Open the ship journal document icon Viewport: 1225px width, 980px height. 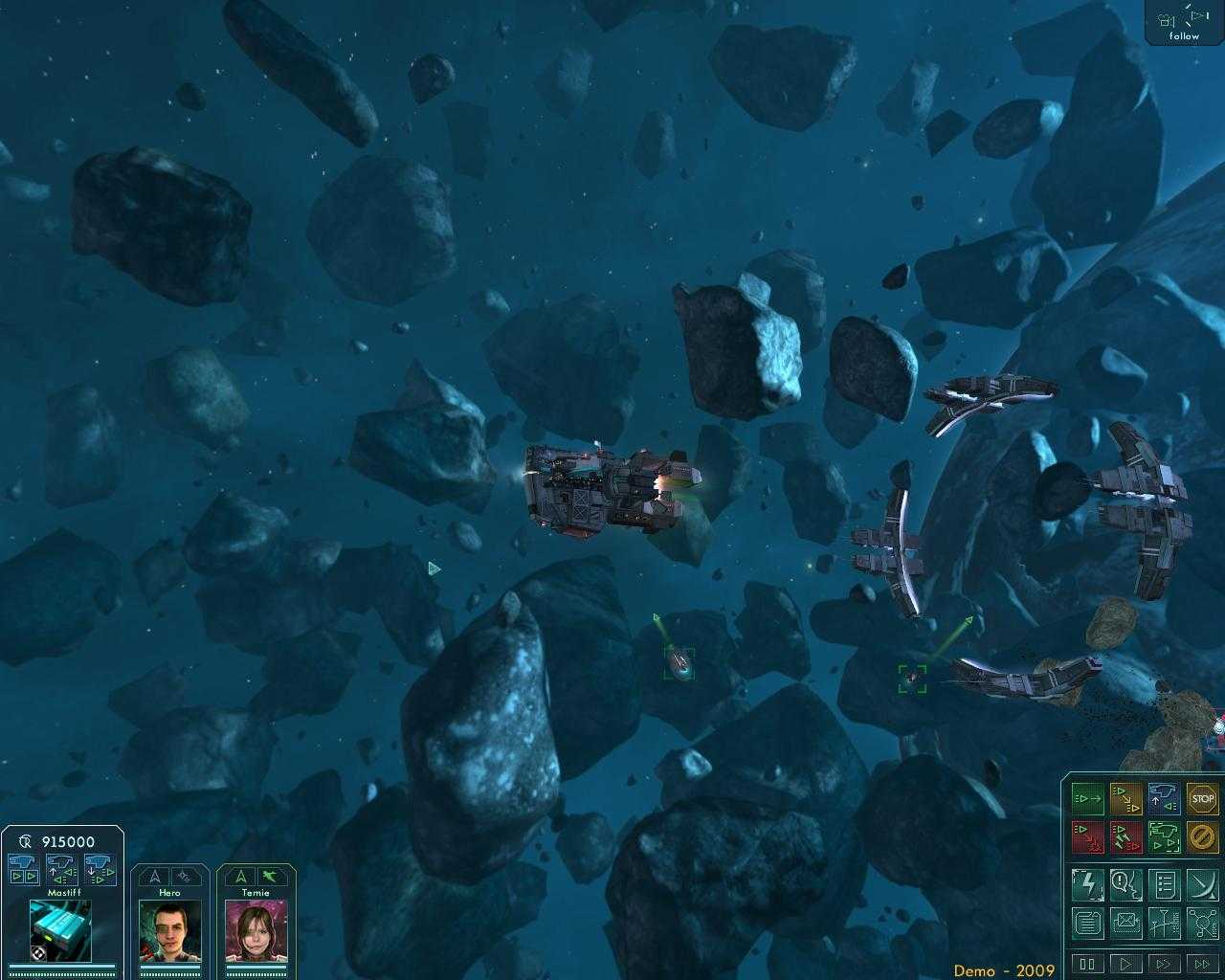(x=1088, y=924)
